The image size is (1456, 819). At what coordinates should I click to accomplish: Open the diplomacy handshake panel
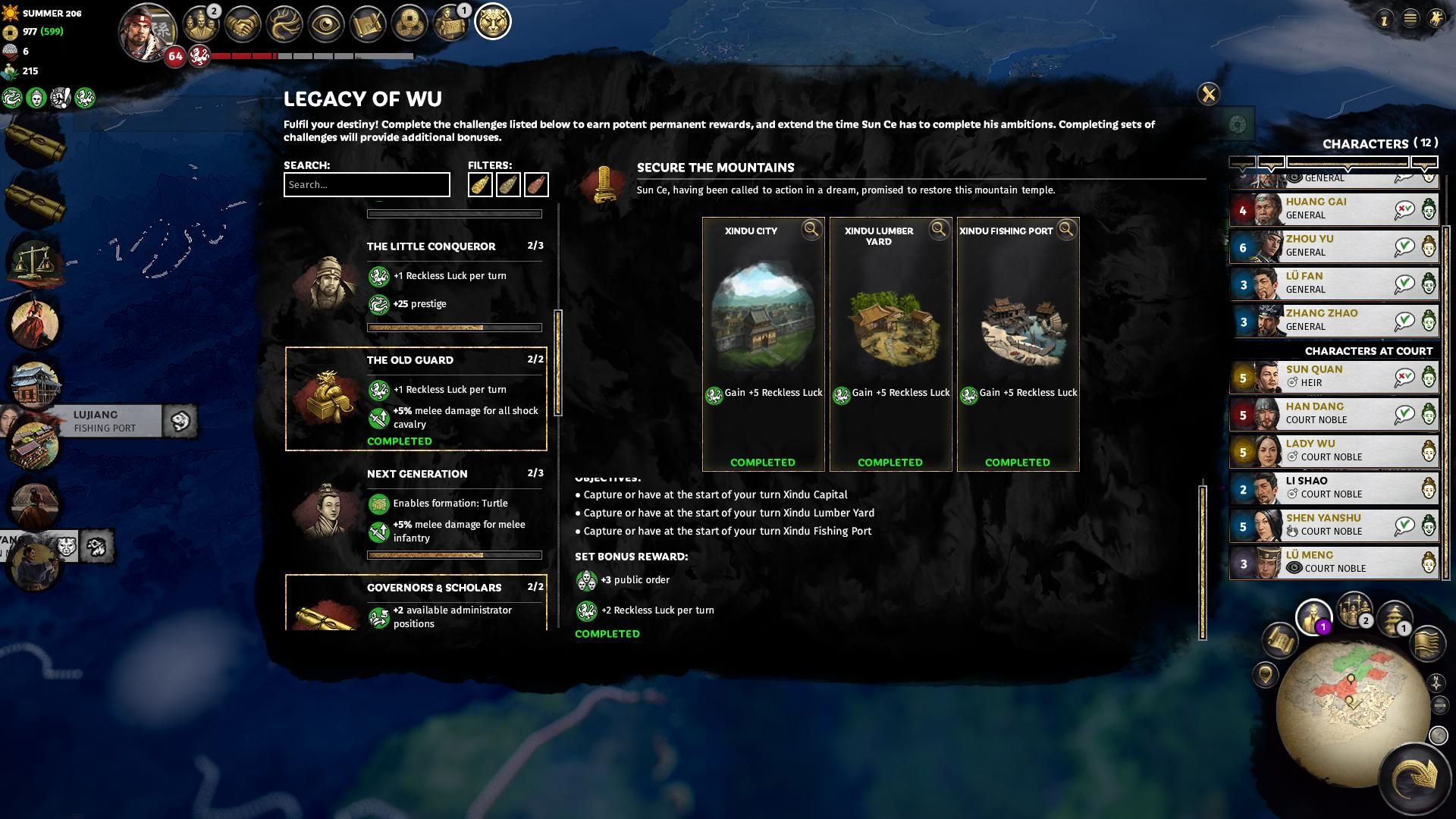243,24
